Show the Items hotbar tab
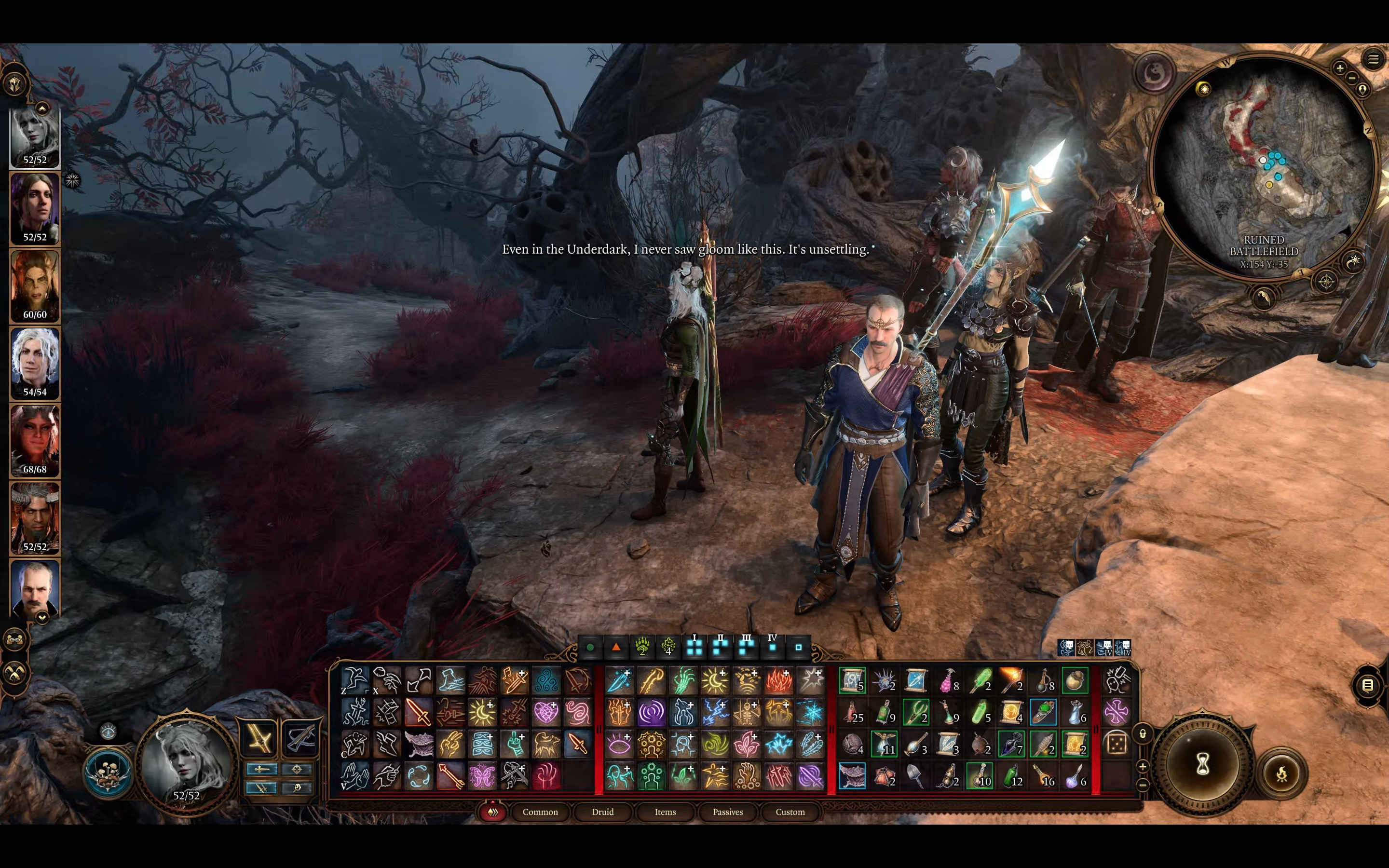This screenshot has height=868, width=1389. pos(665,812)
